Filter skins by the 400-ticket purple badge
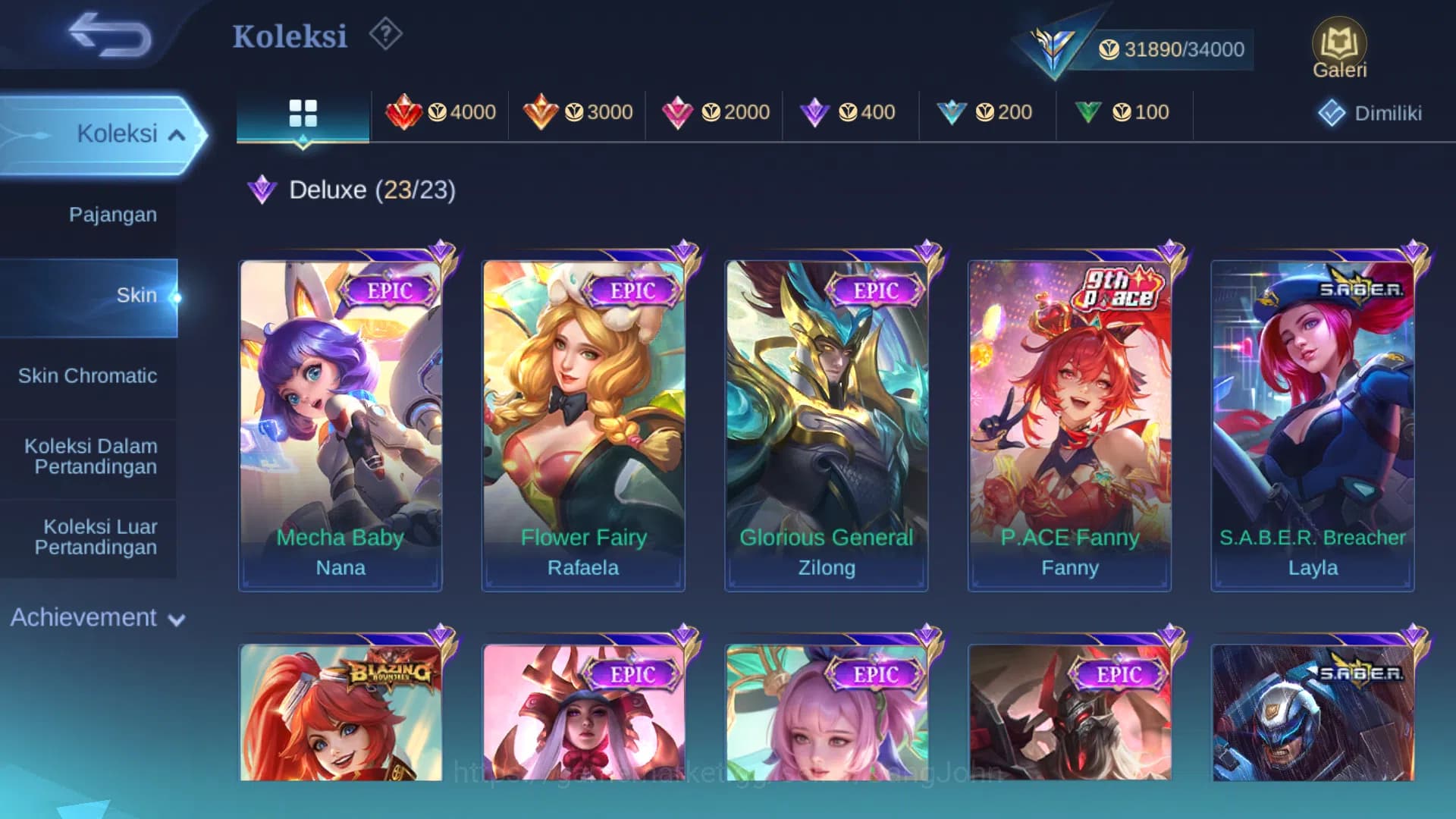The height and width of the screenshot is (819, 1456). tap(849, 112)
